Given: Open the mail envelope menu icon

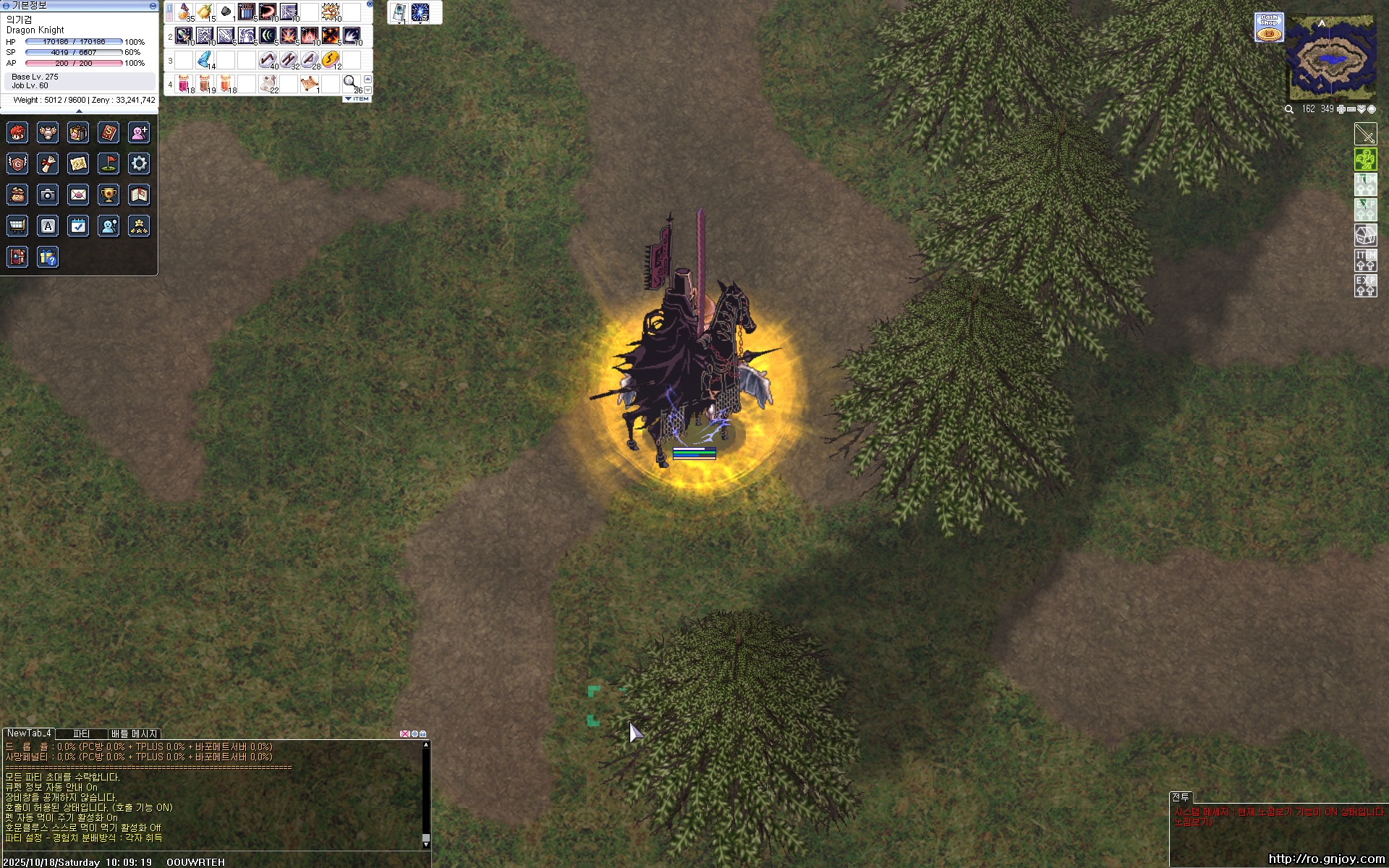Looking at the screenshot, I should tap(78, 195).
